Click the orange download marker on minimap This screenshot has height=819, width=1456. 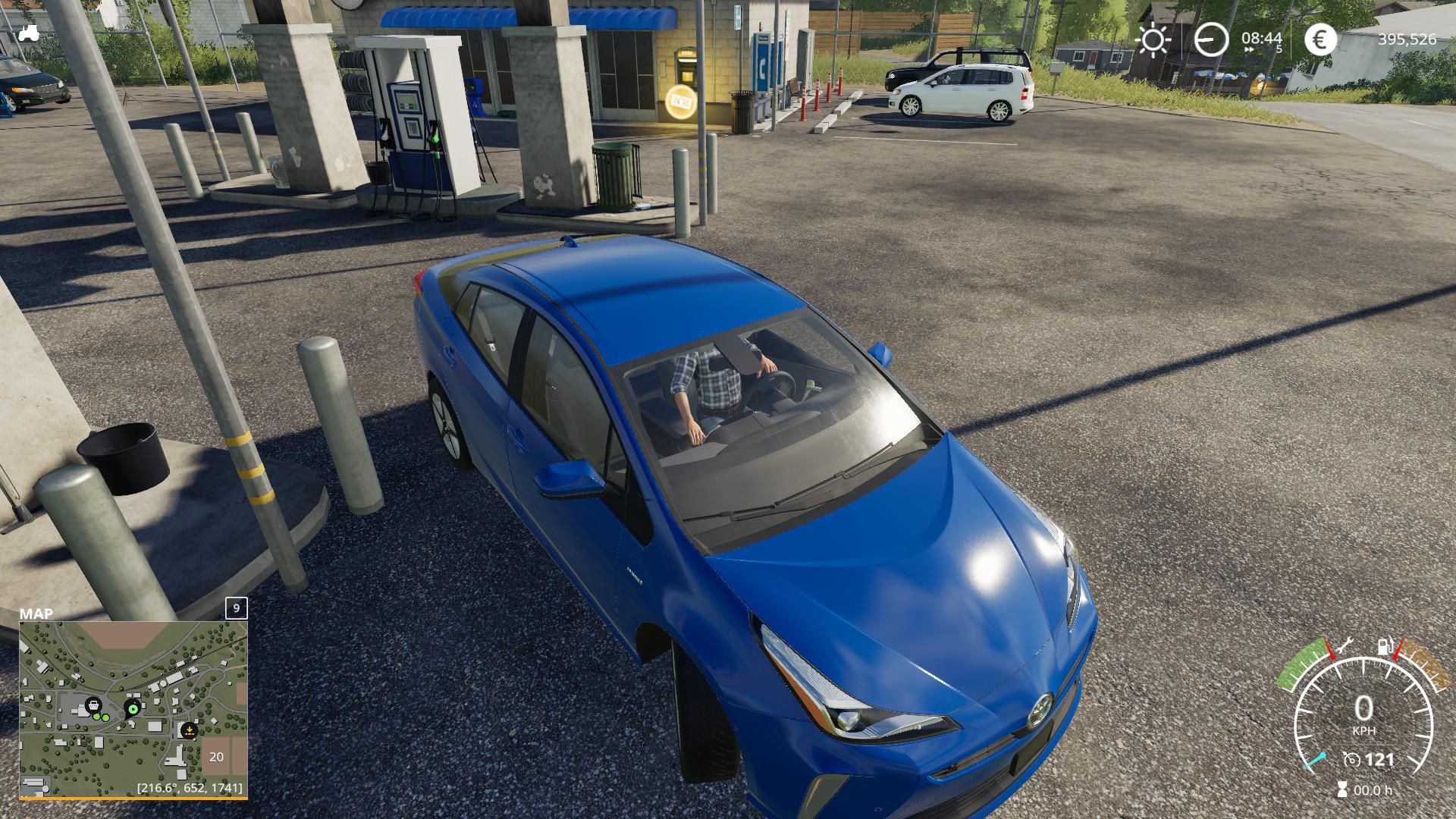coord(187,730)
